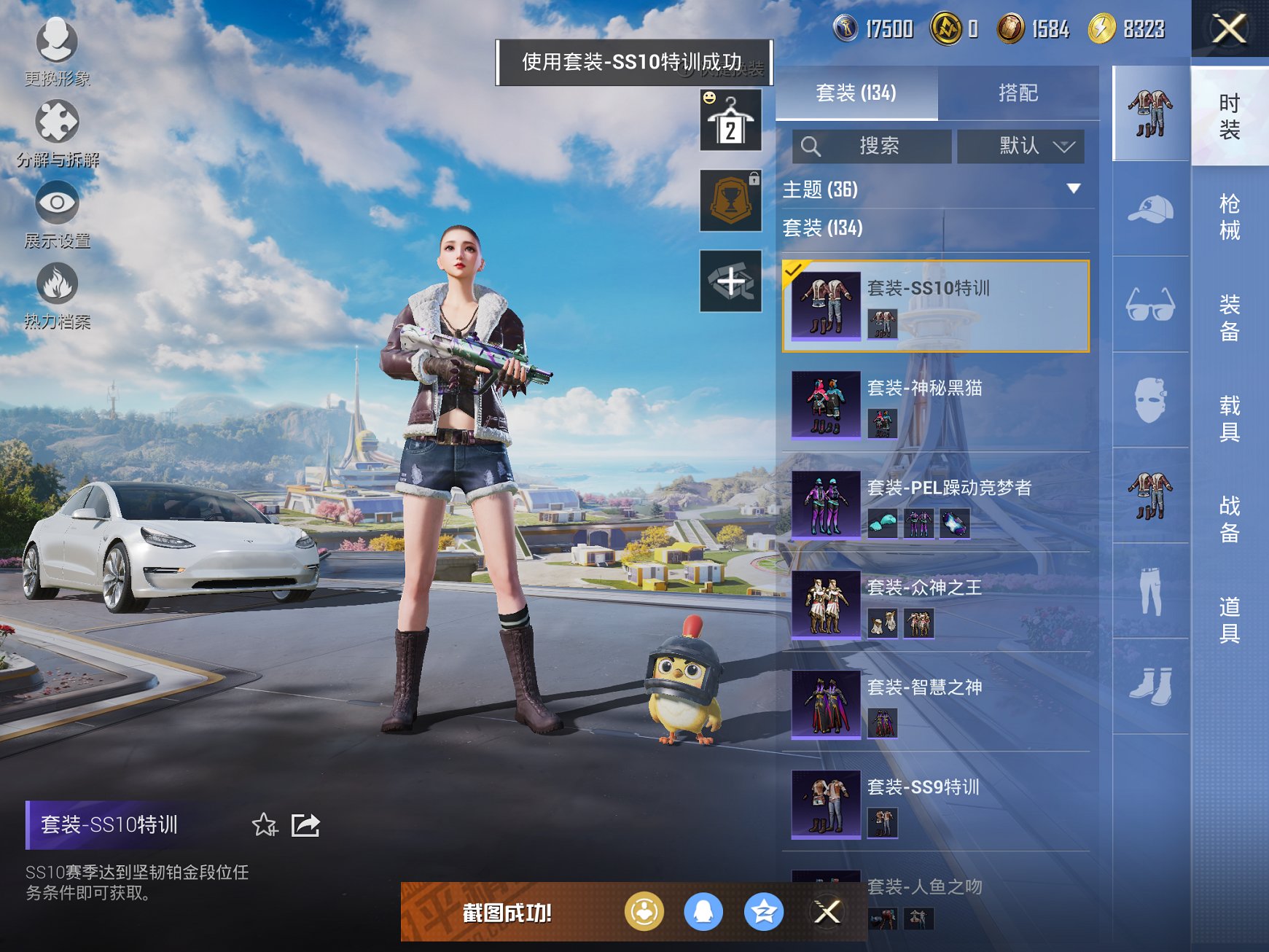Open the 默认 sorting dropdown
Viewport: 1269px width, 952px height.
click(1020, 146)
